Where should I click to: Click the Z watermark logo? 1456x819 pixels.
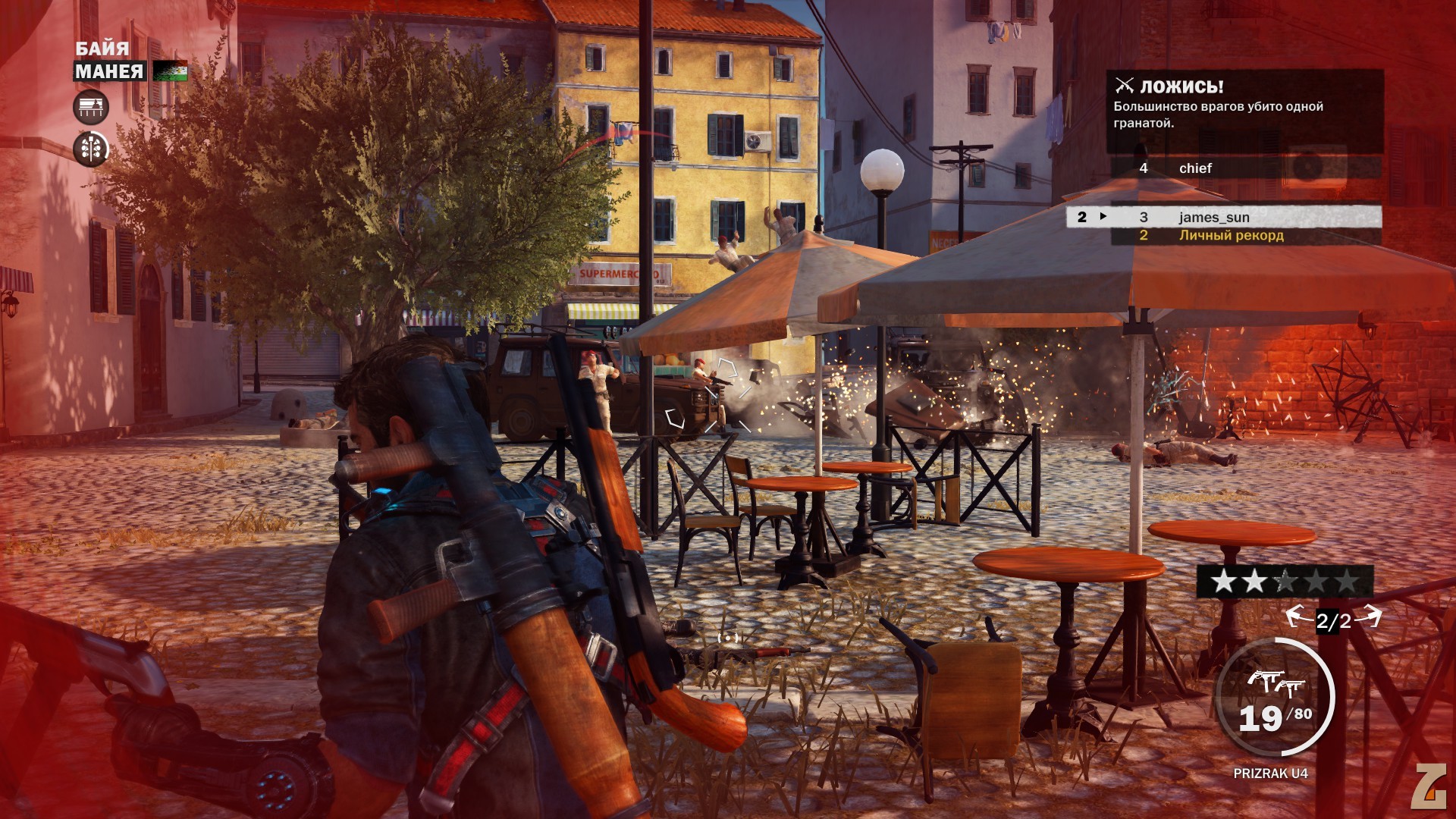[1428, 786]
